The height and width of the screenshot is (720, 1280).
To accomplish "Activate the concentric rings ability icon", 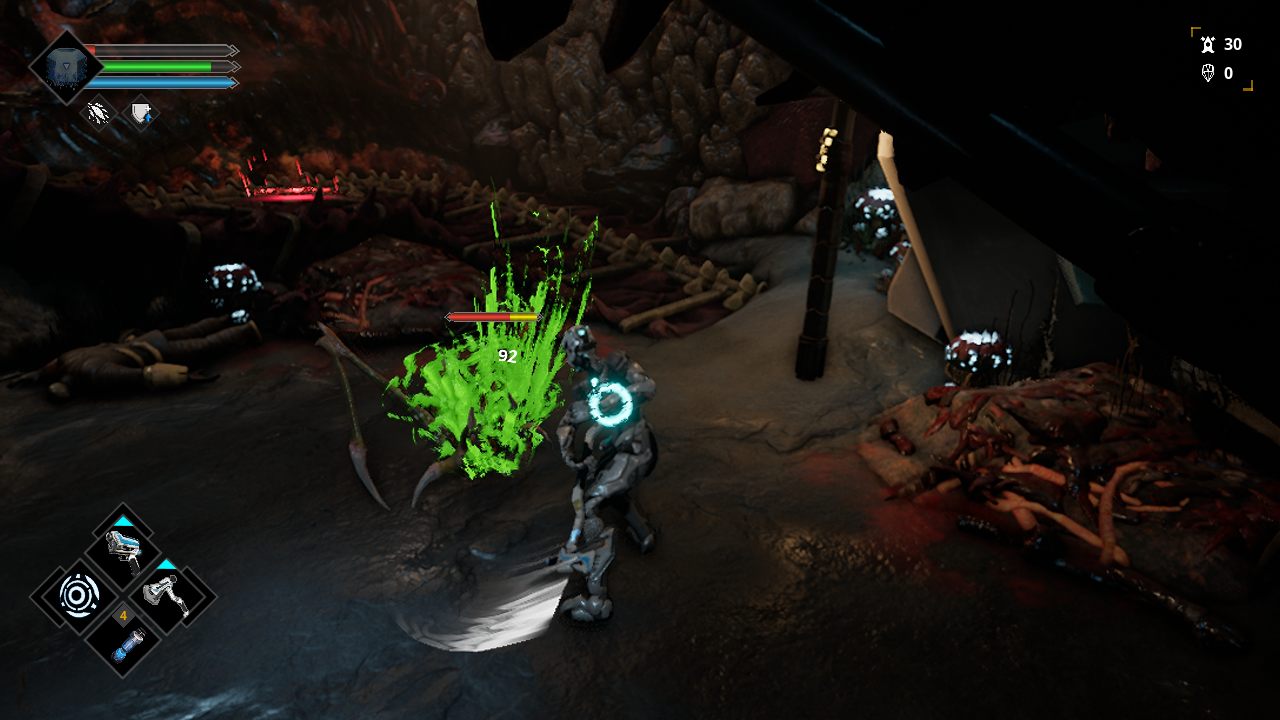I will coord(77,596).
